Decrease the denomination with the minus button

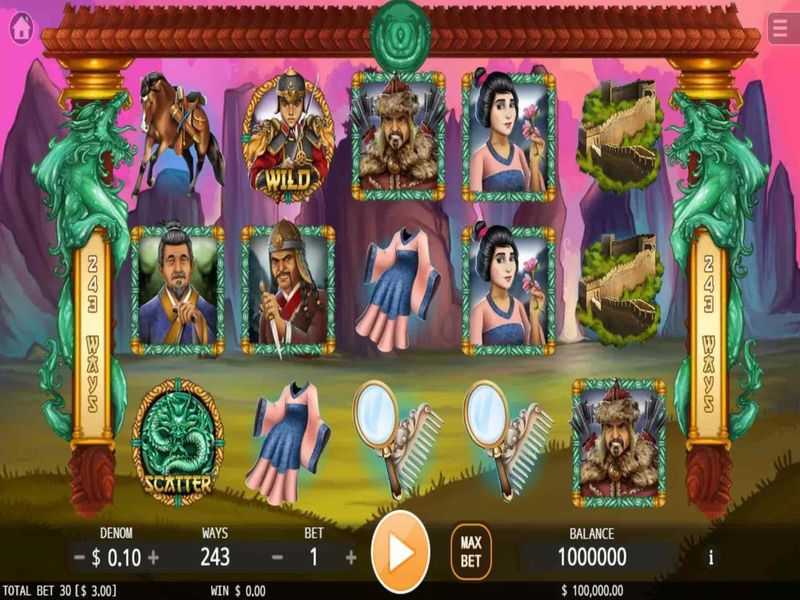tap(79, 557)
